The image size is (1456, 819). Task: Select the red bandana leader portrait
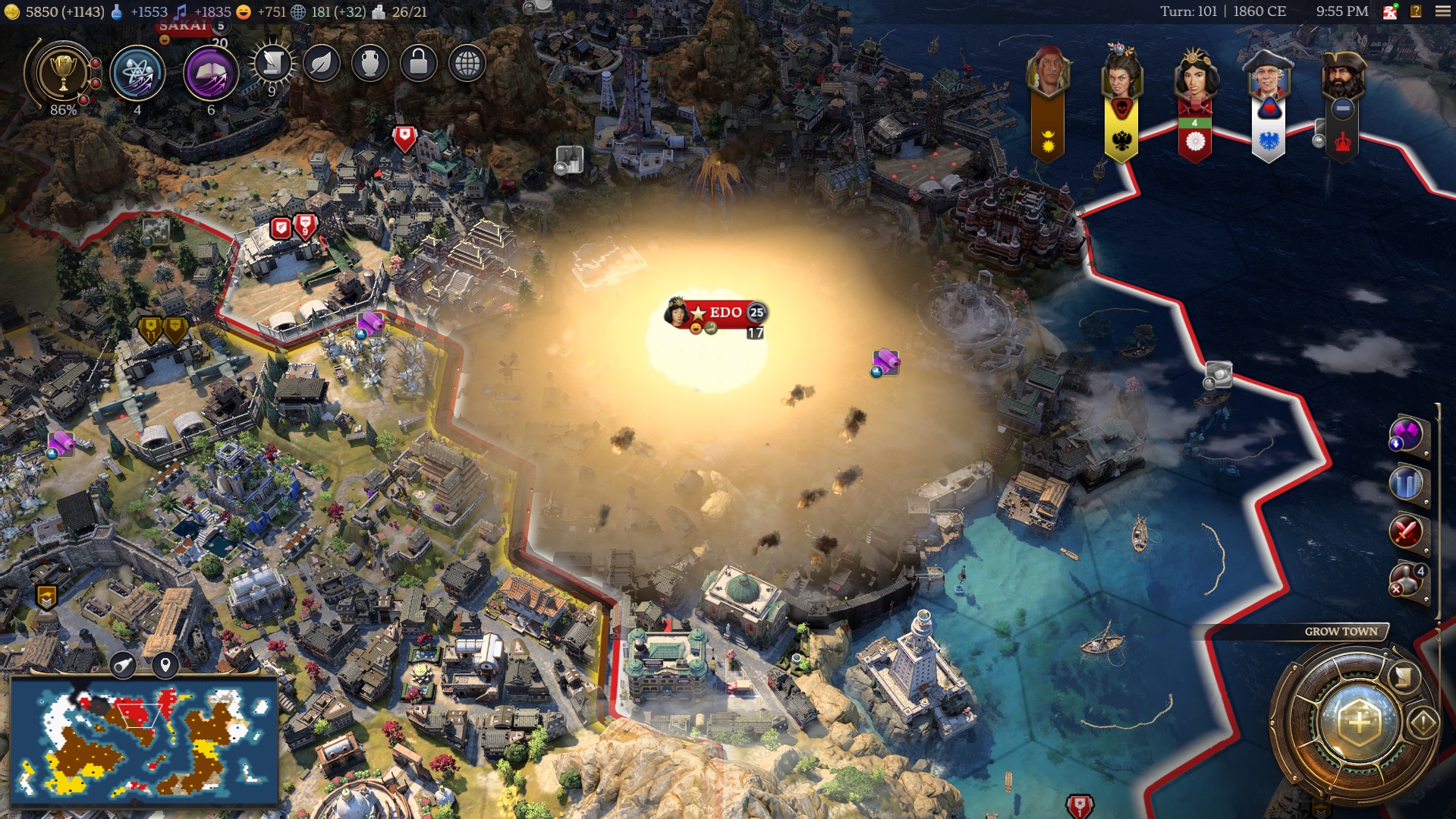[1048, 74]
